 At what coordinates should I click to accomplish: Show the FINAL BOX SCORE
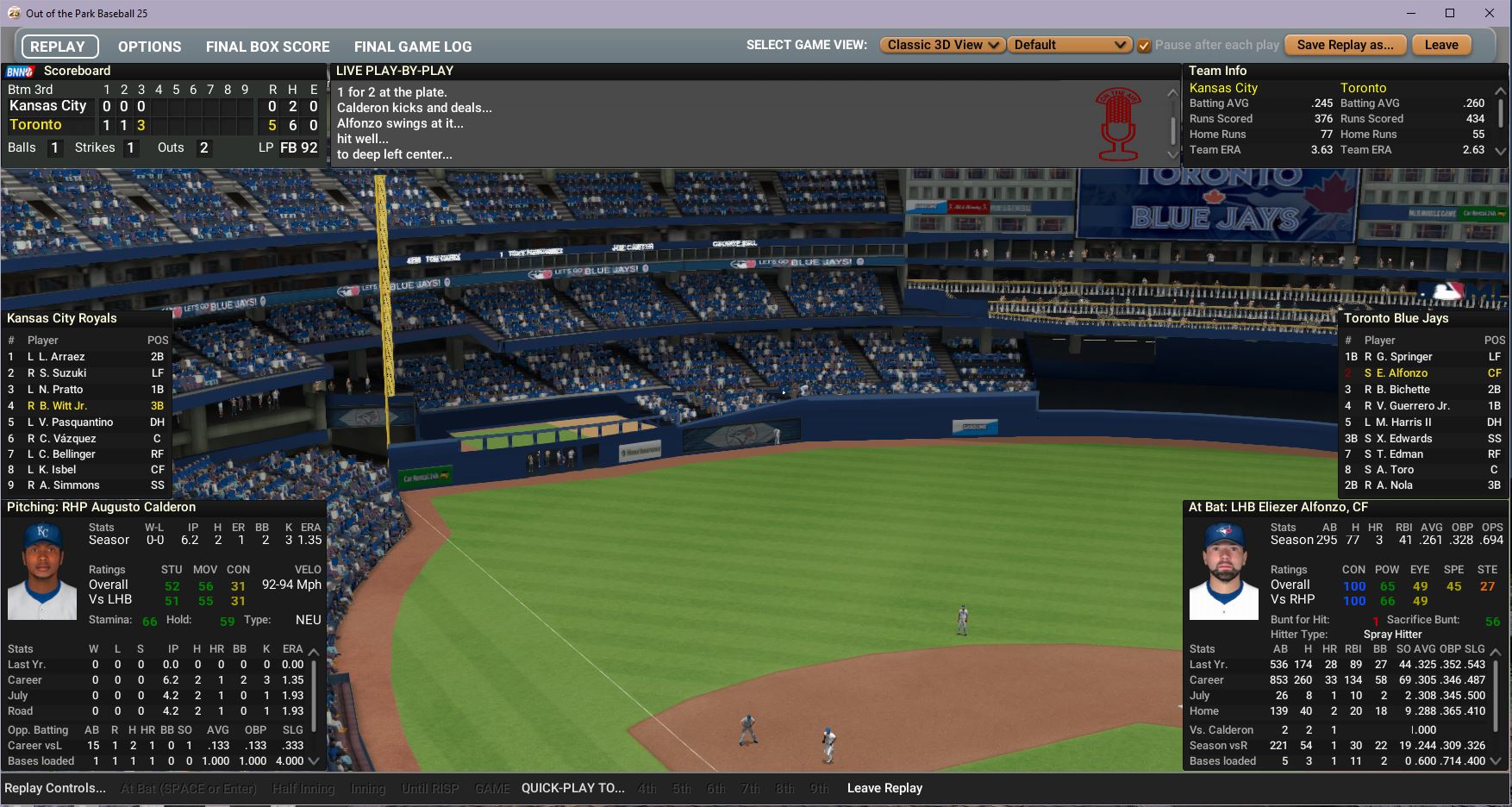pyautogui.click(x=267, y=47)
